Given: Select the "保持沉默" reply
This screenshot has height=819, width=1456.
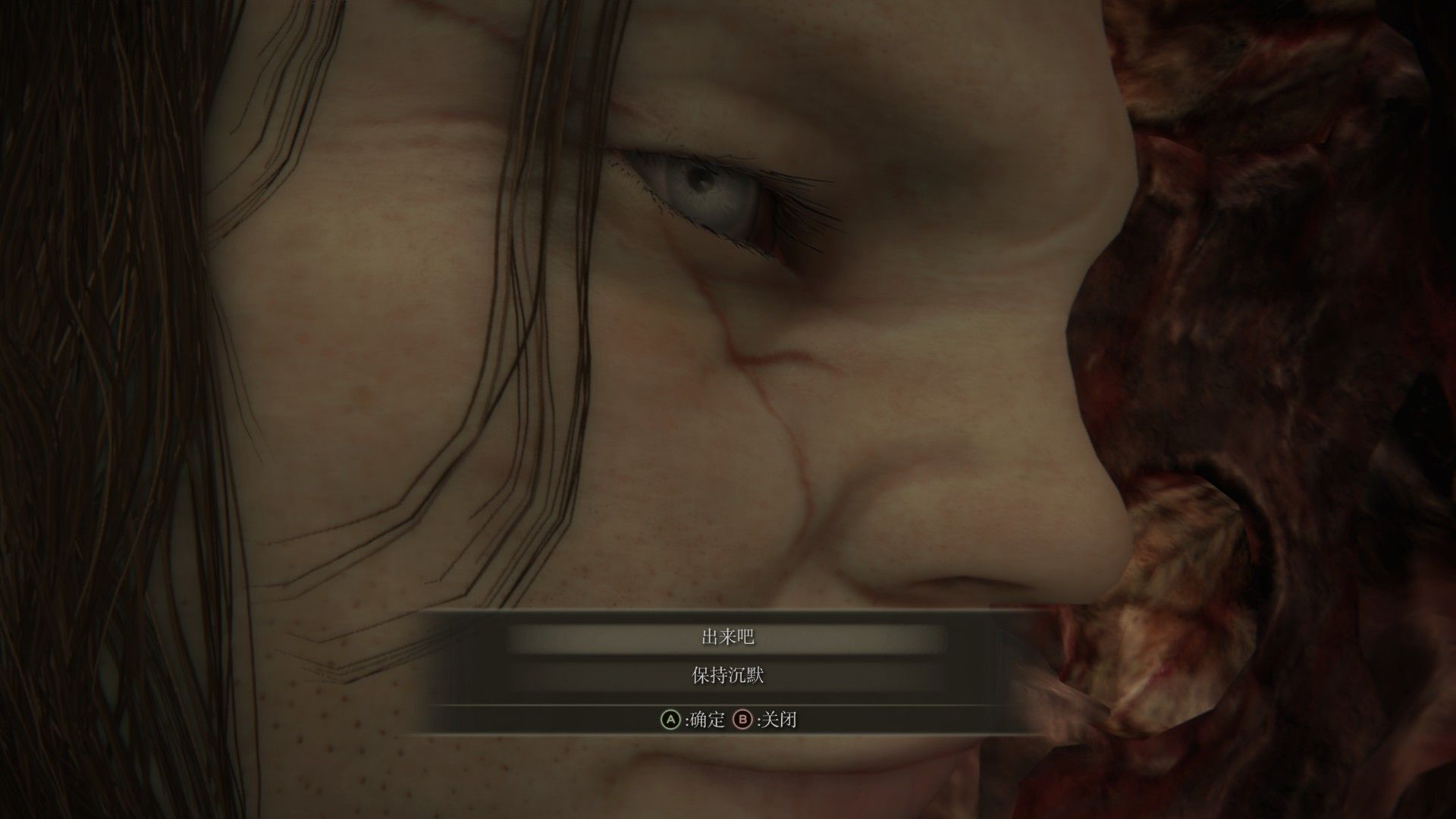Looking at the screenshot, I should click(x=727, y=676).
